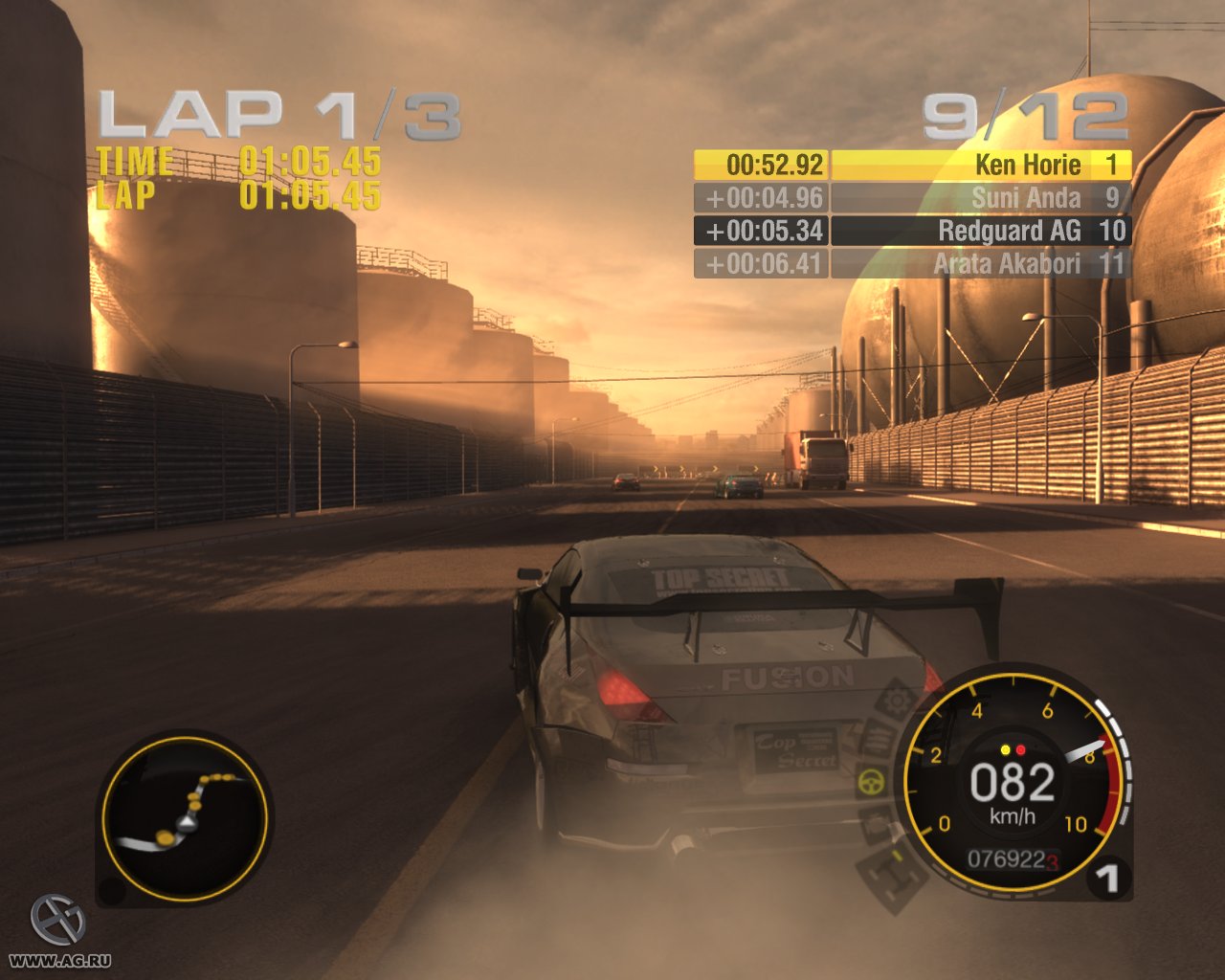Select the Redguard AG entry in standings
The height and width of the screenshot is (980, 1225).
1010,230
